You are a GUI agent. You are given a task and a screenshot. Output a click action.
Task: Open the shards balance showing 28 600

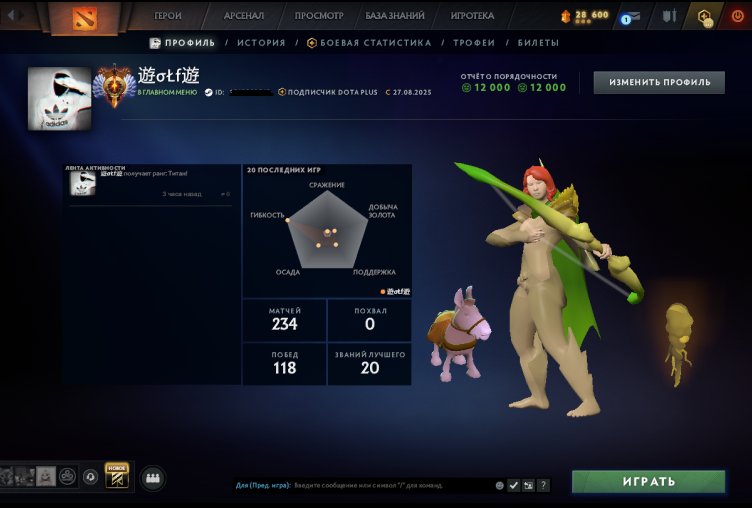(x=586, y=16)
